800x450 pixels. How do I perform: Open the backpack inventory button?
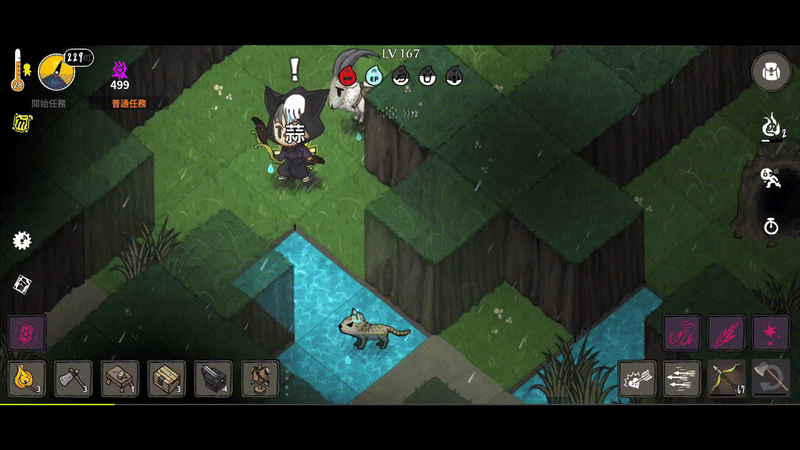coord(770,71)
